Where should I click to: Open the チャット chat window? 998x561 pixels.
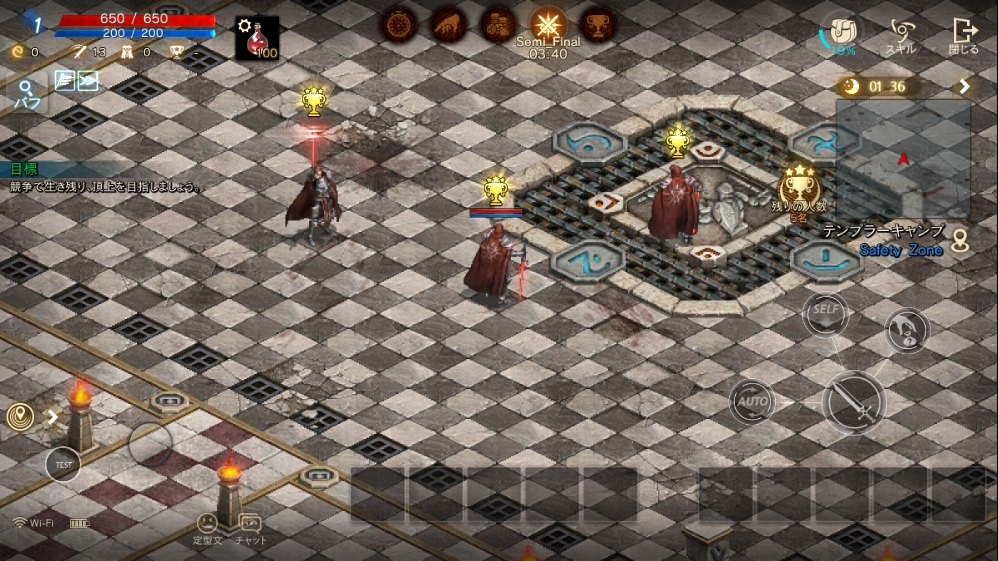click(x=250, y=527)
